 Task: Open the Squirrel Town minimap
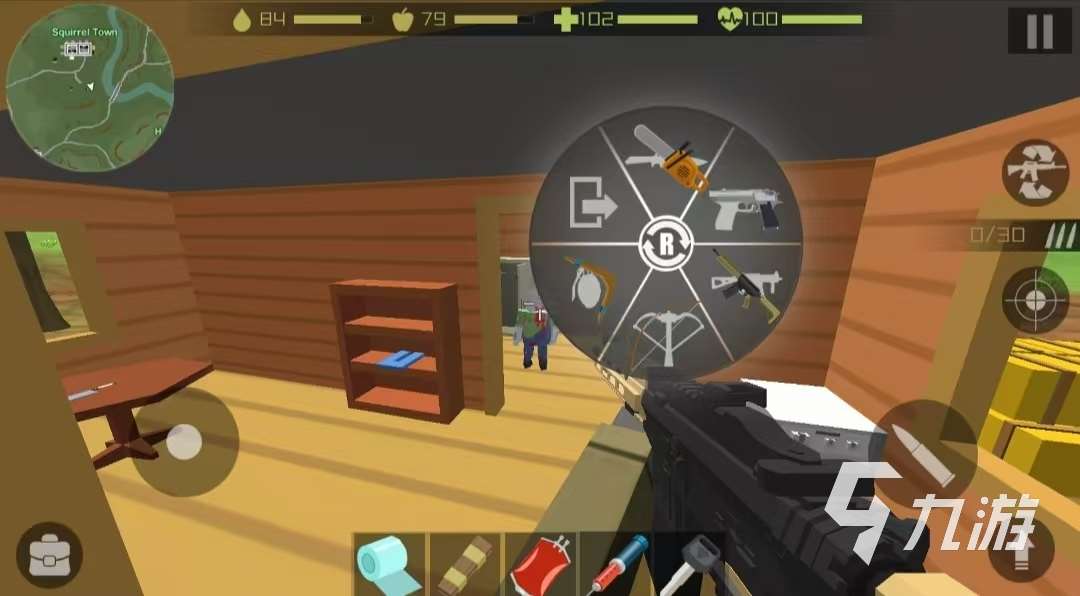pyautogui.click(x=89, y=89)
